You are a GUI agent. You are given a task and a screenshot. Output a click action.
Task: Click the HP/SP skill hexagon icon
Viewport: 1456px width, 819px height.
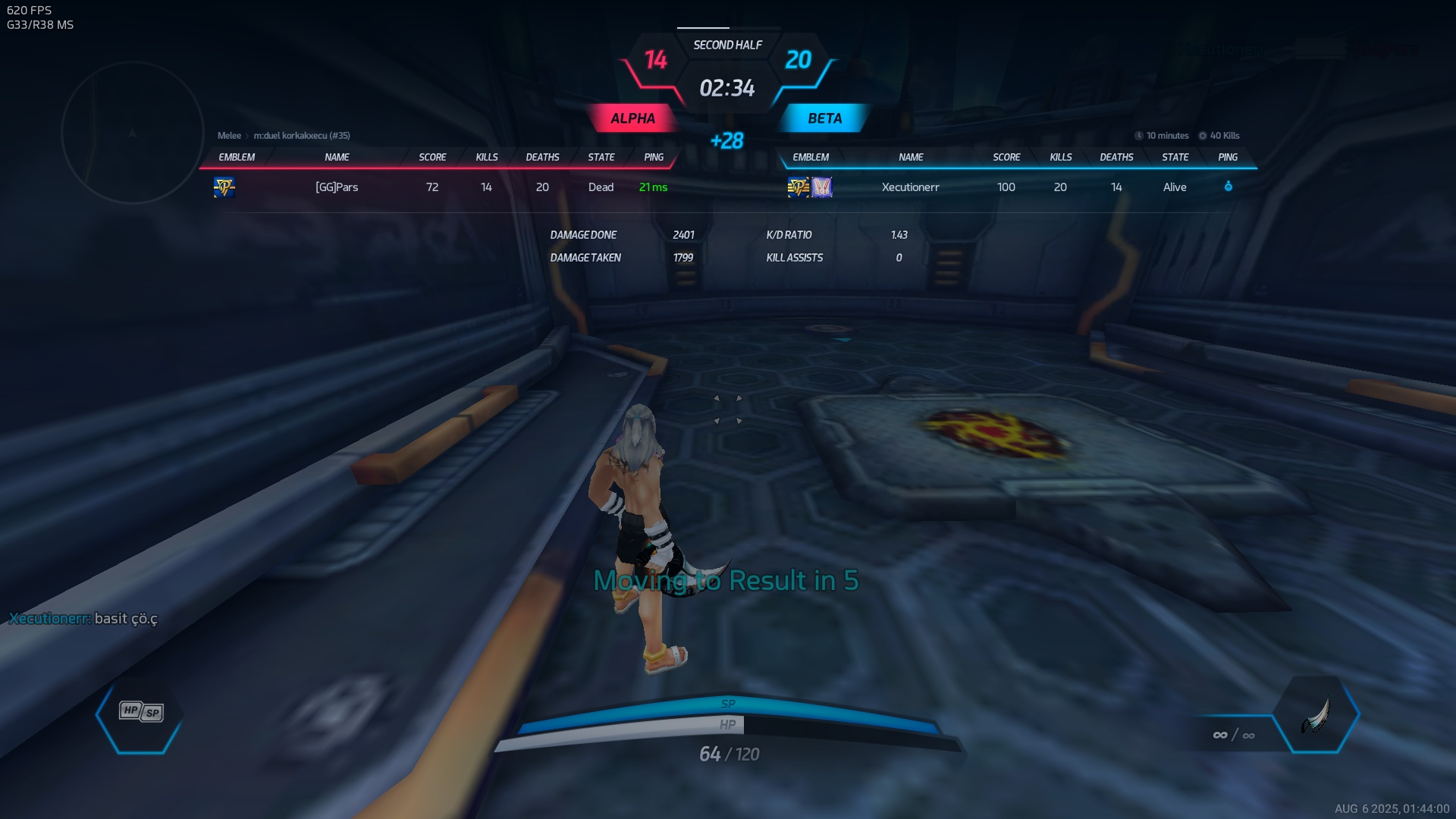(141, 712)
